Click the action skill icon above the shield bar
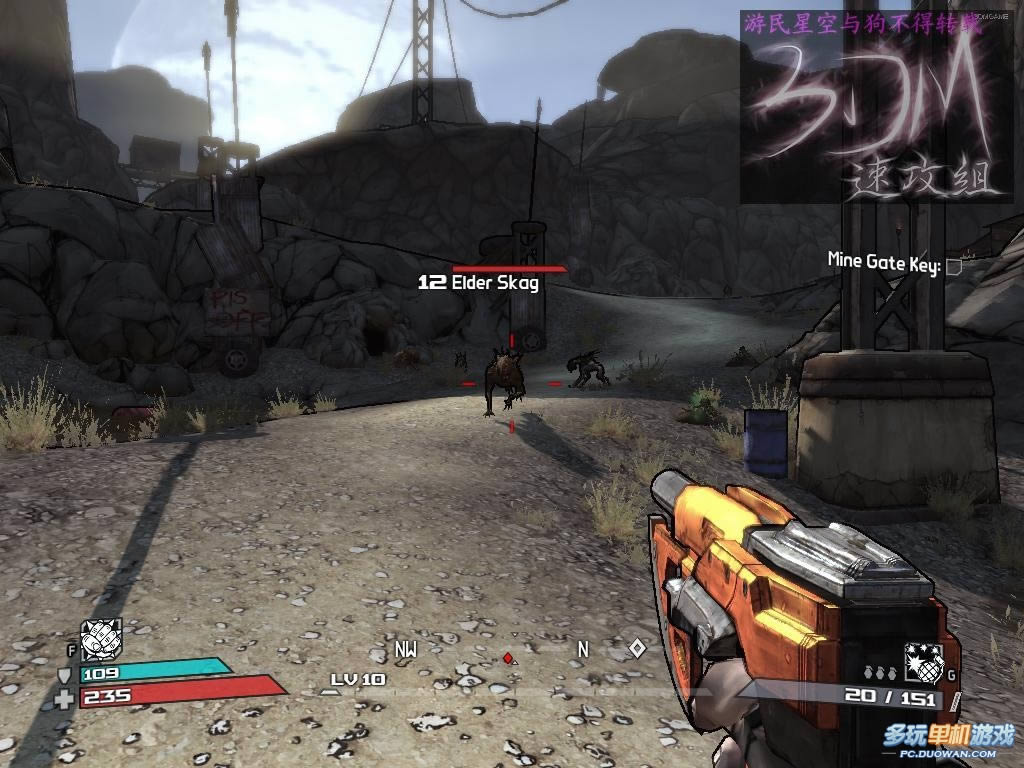Image resolution: width=1024 pixels, height=768 pixels. 101,637
